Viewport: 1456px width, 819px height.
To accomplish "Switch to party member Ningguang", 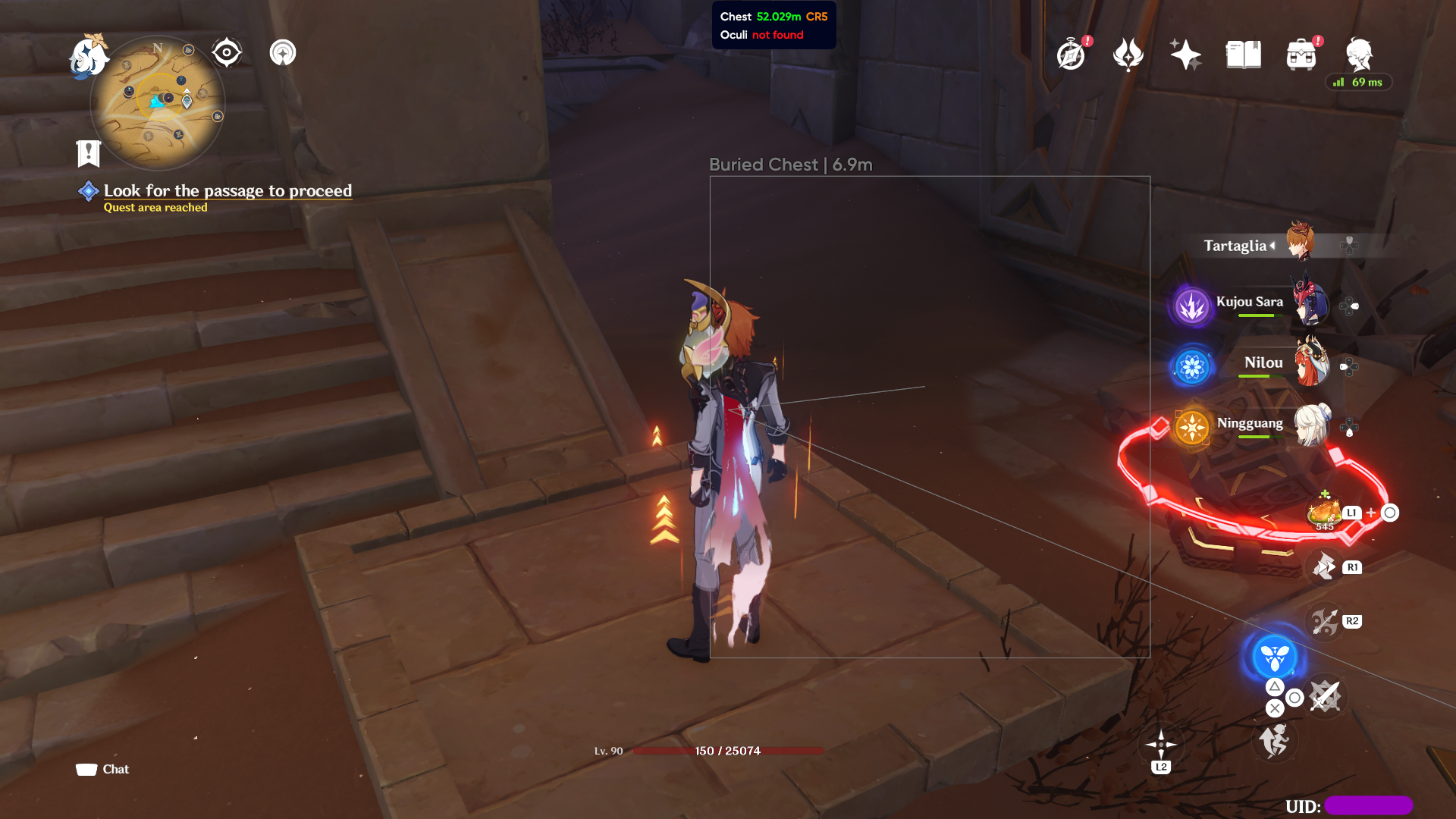I will tap(1250, 424).
